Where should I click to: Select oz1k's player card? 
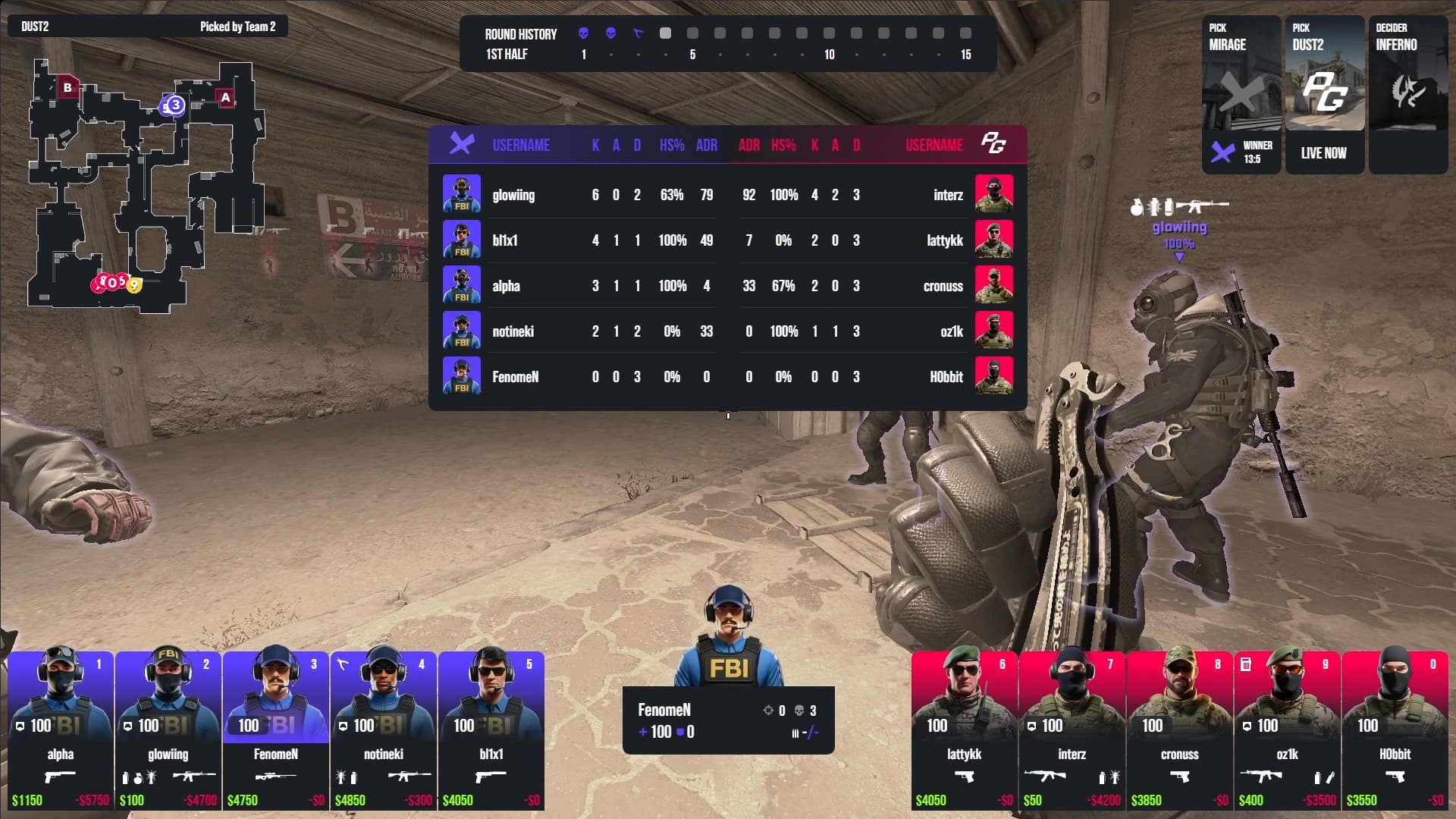1287,730
